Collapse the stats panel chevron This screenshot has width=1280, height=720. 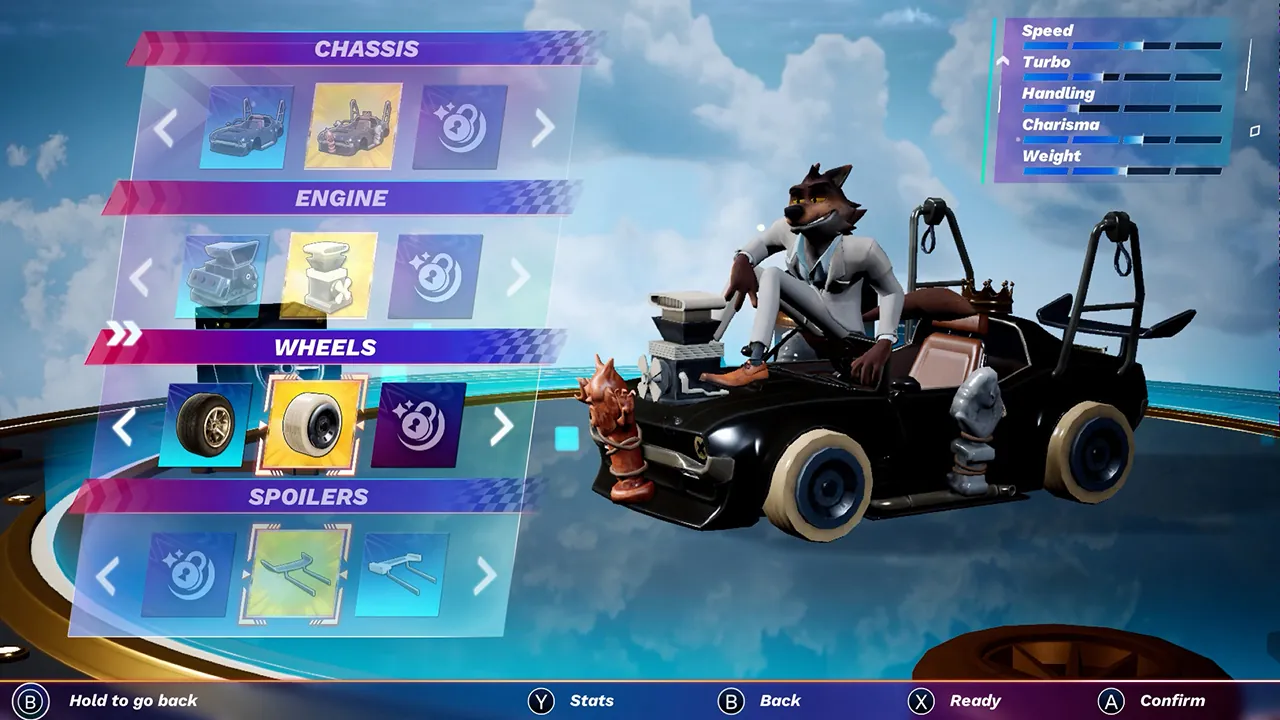coord(1002,60)
